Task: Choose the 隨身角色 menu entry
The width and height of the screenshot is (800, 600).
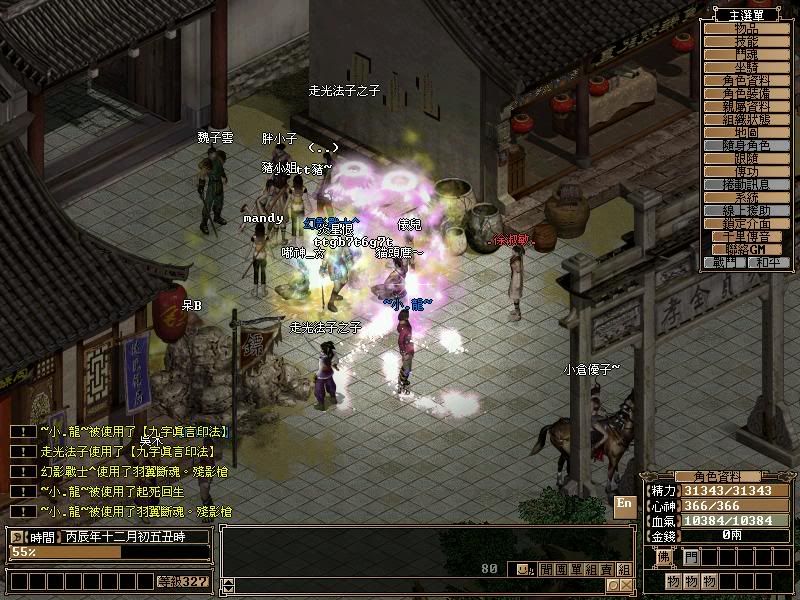Action: (746, 145)
